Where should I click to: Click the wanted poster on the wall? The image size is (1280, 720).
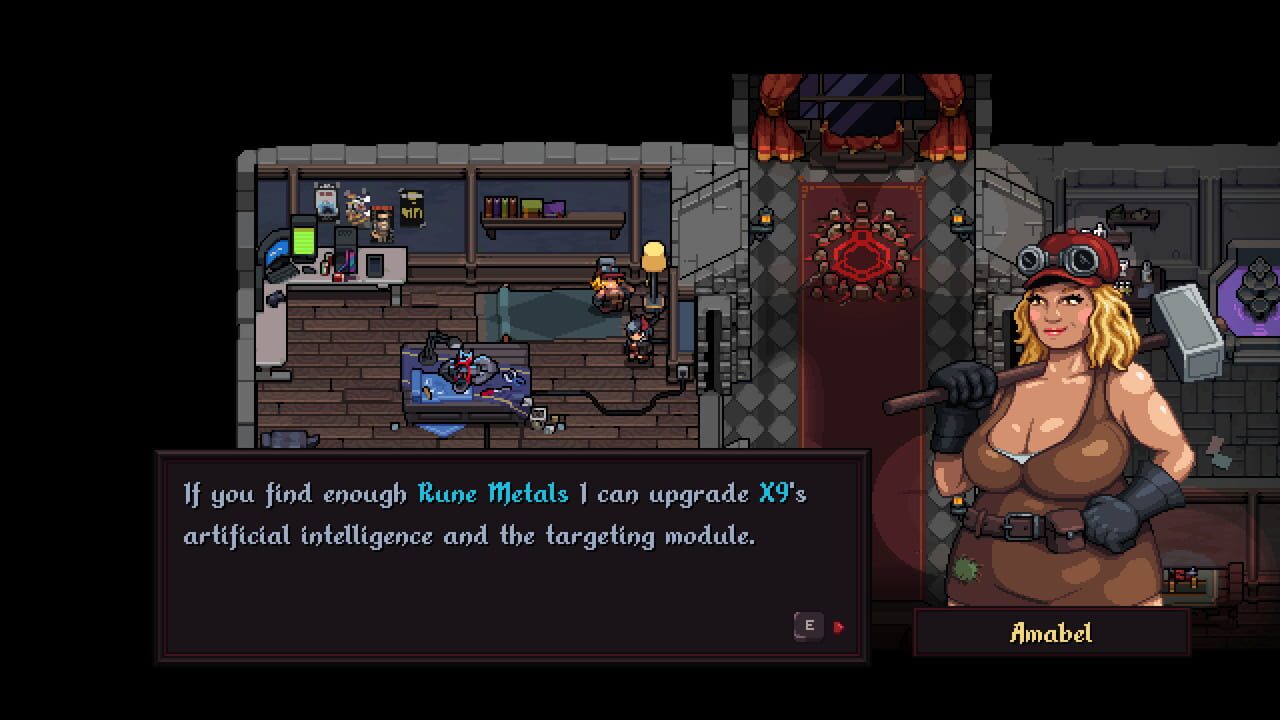381,224
